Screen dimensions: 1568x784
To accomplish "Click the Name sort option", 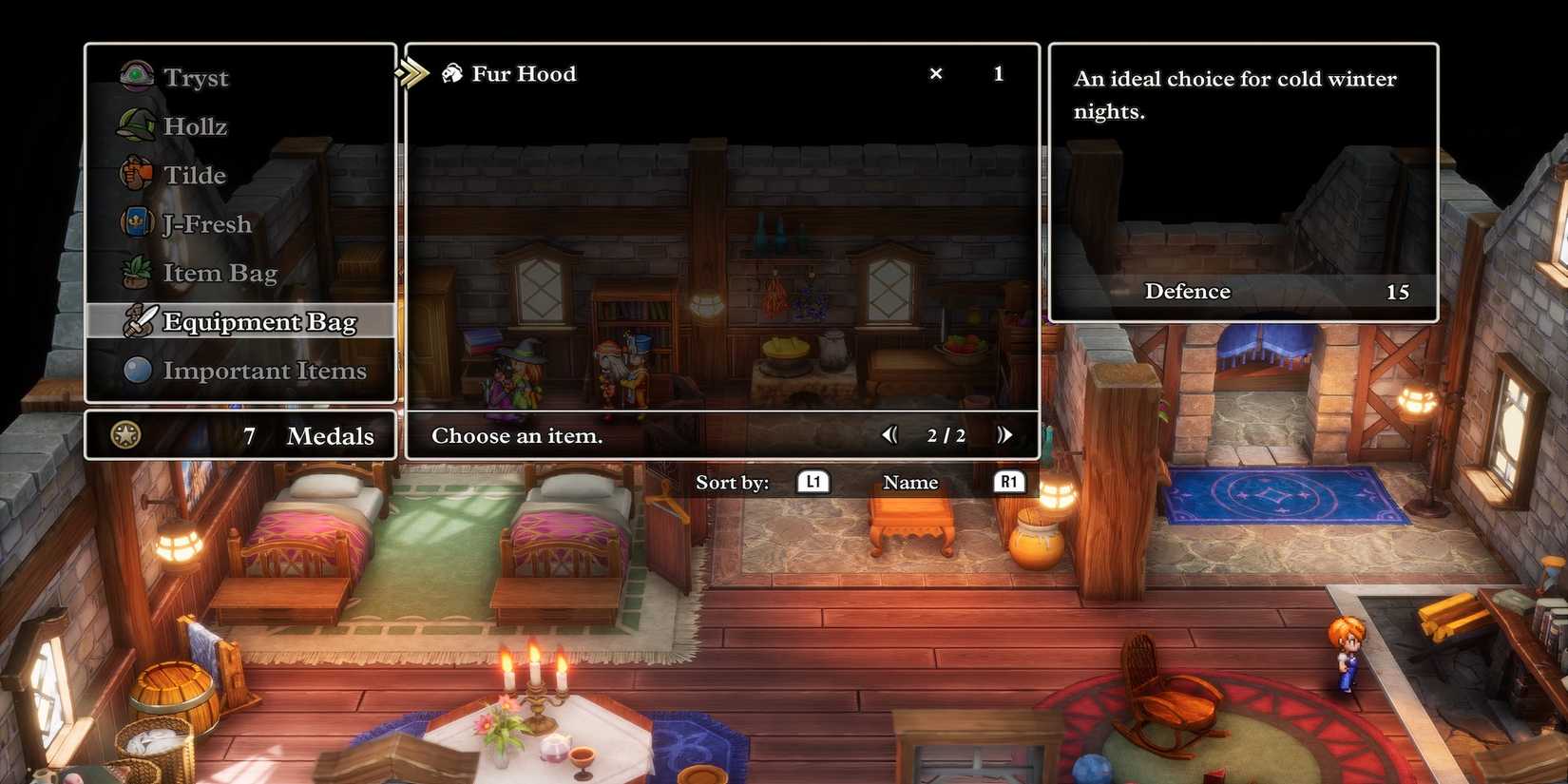I will click(x=909, y=482).
